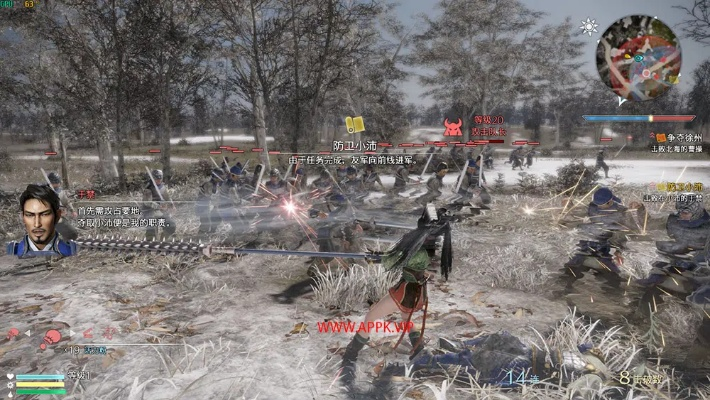Click the red horned enemy officer icon
Screen dimensions: 710x400
[453, 127]
